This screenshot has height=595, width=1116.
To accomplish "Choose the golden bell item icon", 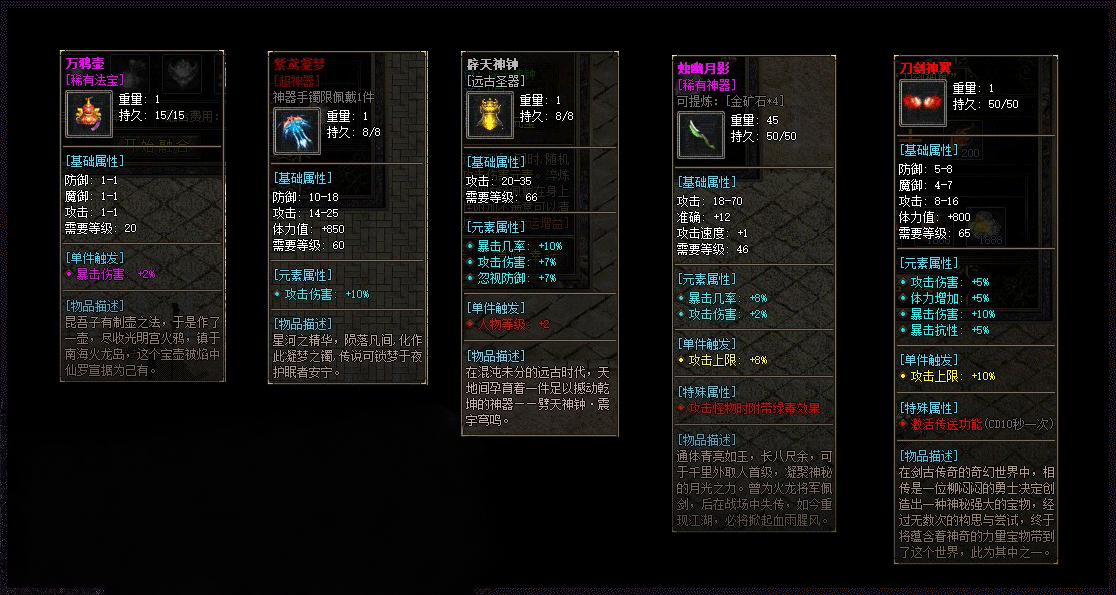I will 490,114.
